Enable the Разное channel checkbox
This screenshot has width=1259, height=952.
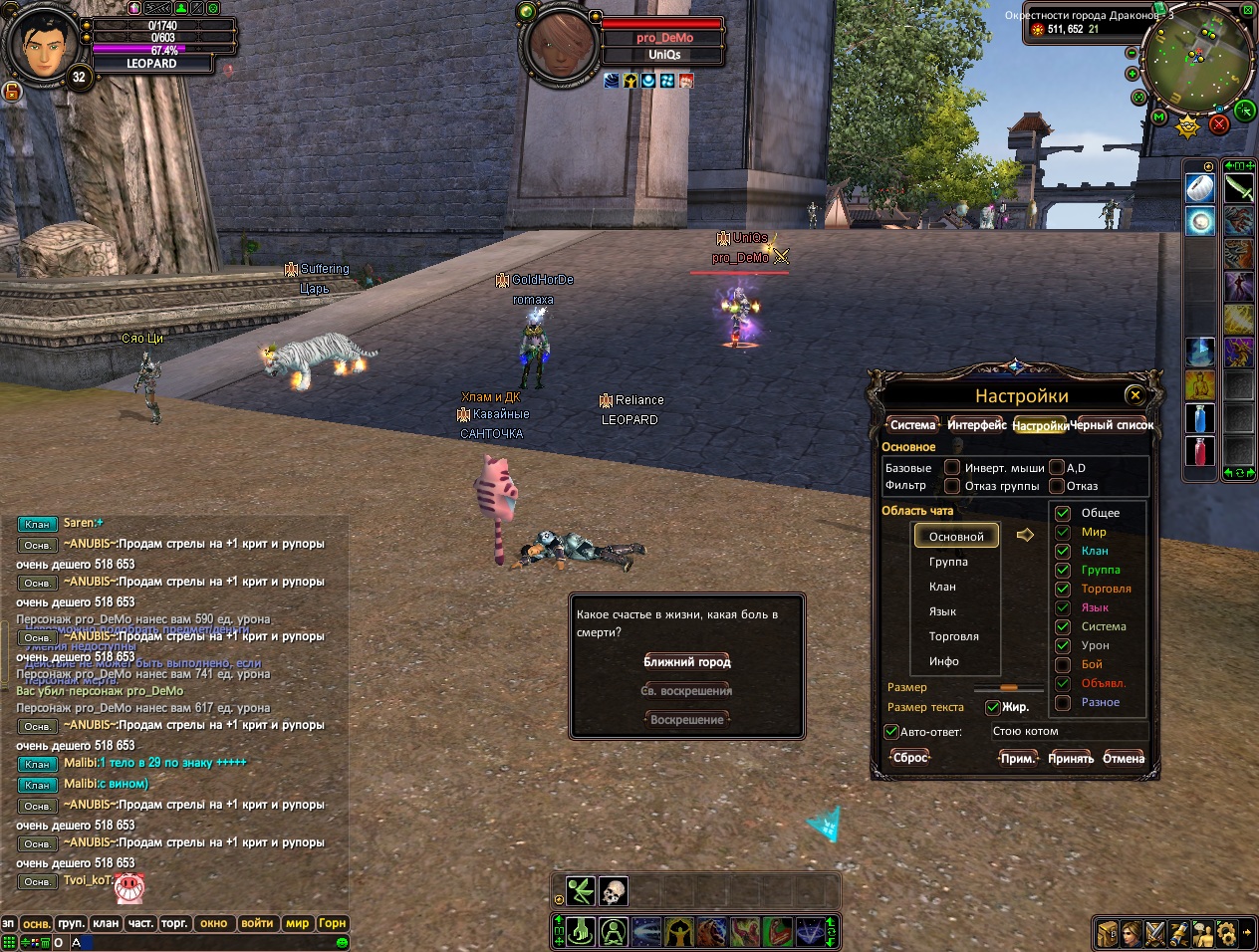(1063, 702)
